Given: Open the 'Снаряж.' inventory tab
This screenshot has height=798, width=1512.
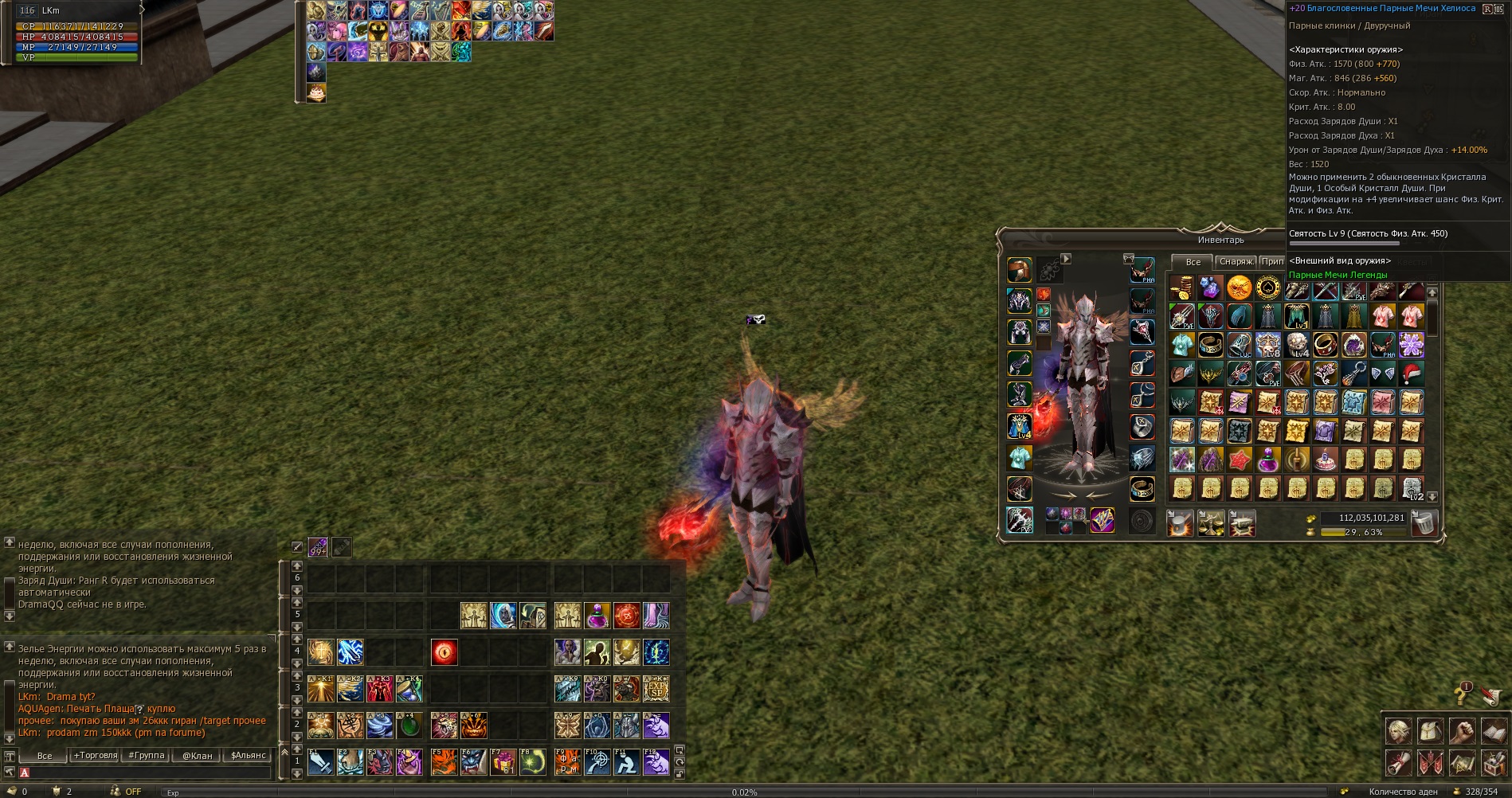Looking at the screenshot, I should click(1235, 262).
